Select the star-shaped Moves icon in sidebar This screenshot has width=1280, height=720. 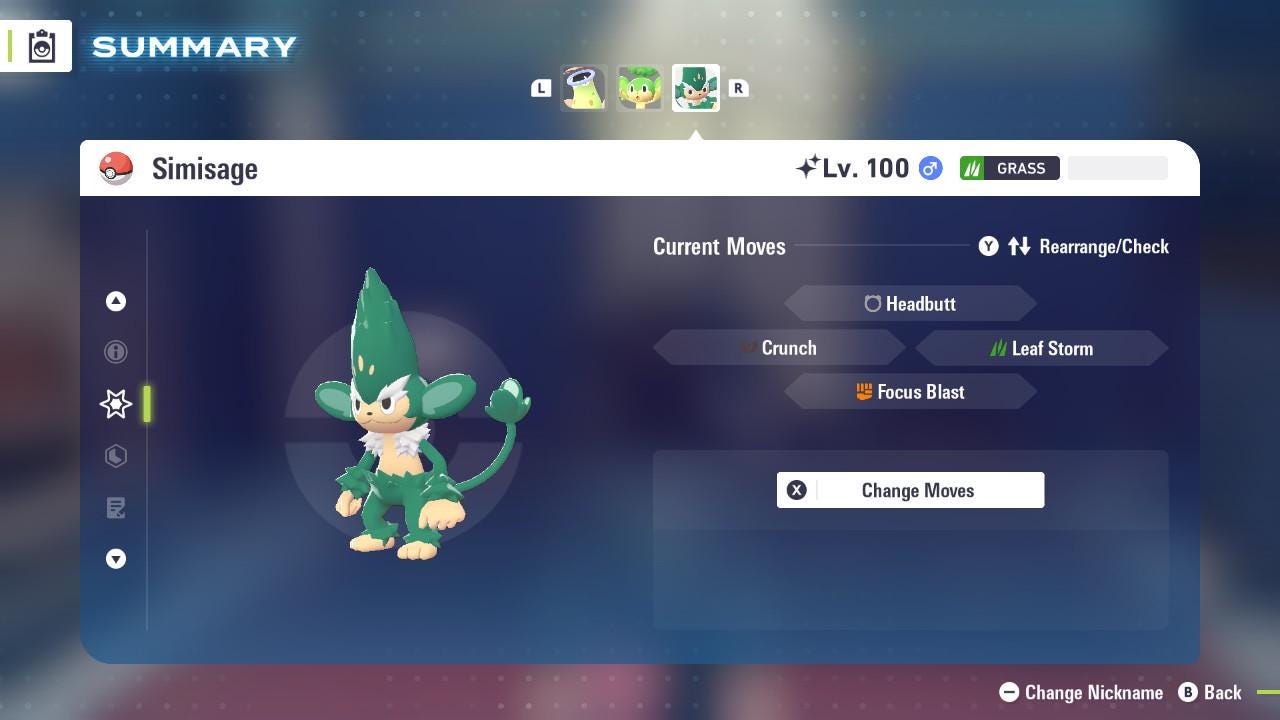click(x=116, y=404)
